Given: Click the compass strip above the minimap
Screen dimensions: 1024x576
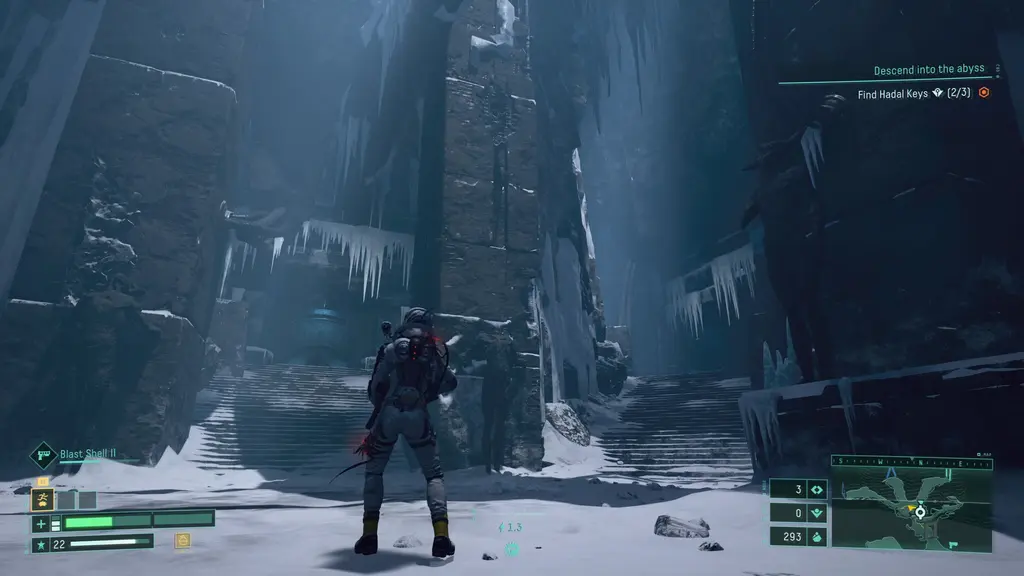Looking at the screenshot, I should pyautogui.click(x=911, y=462).
